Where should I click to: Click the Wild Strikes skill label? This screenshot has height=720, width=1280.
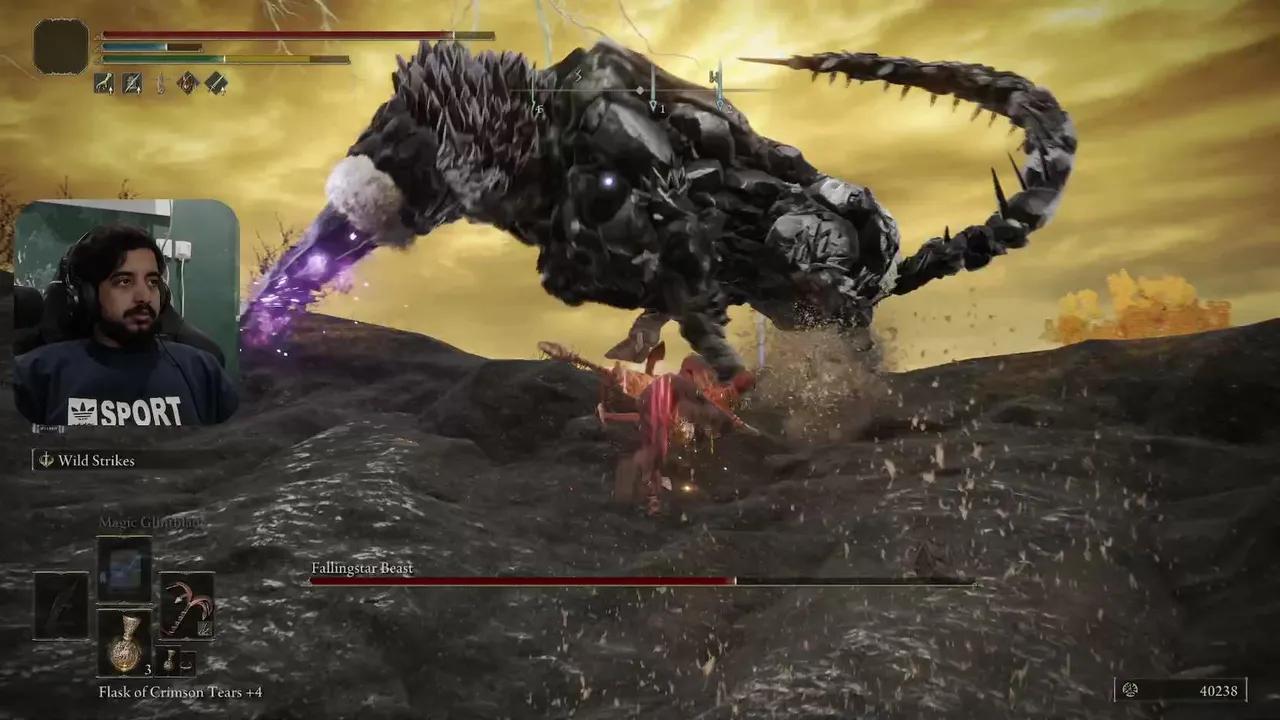97,460
